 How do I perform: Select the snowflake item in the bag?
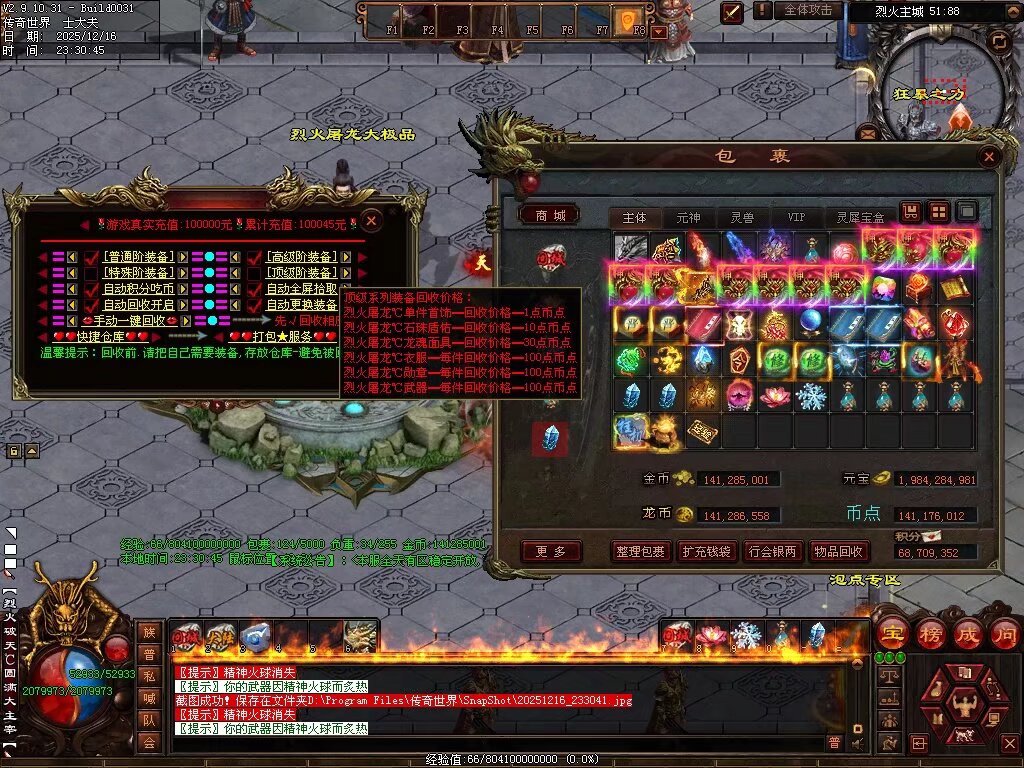811,396
